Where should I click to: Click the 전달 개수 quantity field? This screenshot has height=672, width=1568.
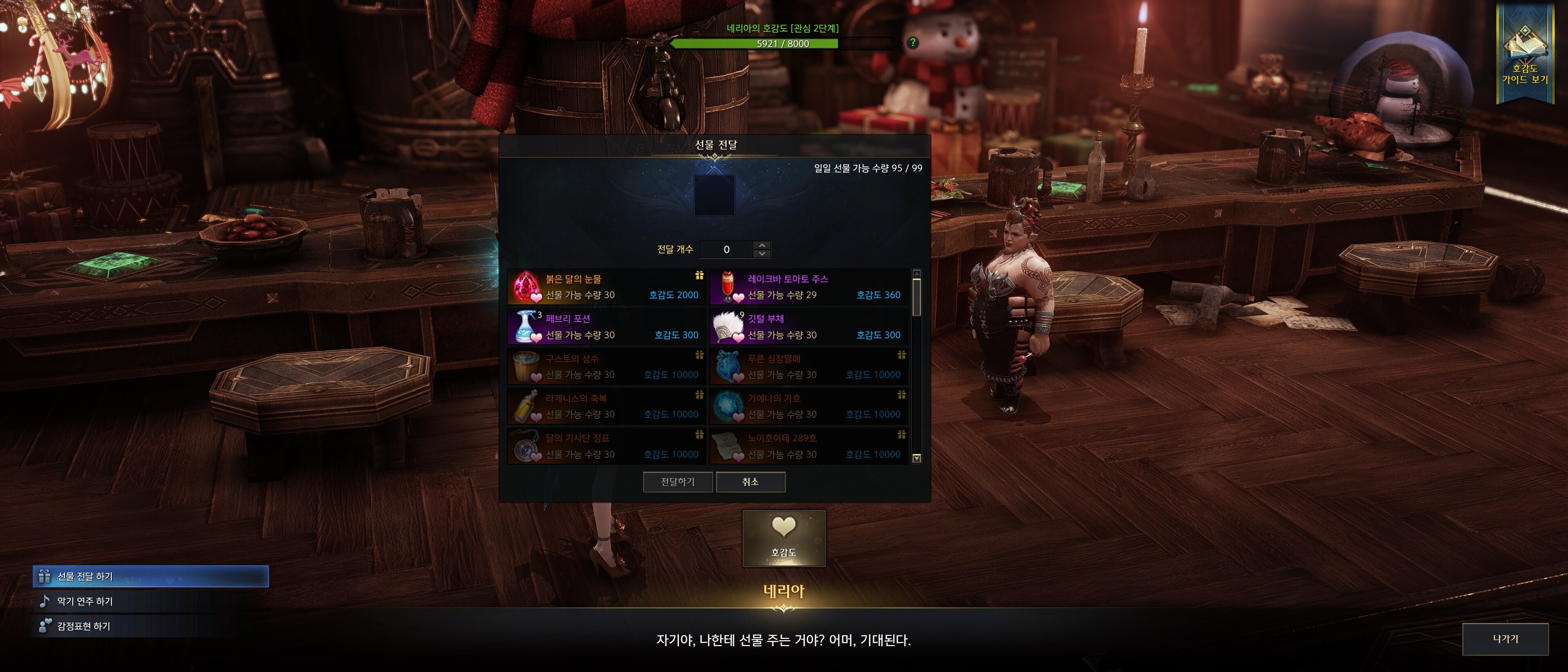pyautogui.click(x=726, y=249)
